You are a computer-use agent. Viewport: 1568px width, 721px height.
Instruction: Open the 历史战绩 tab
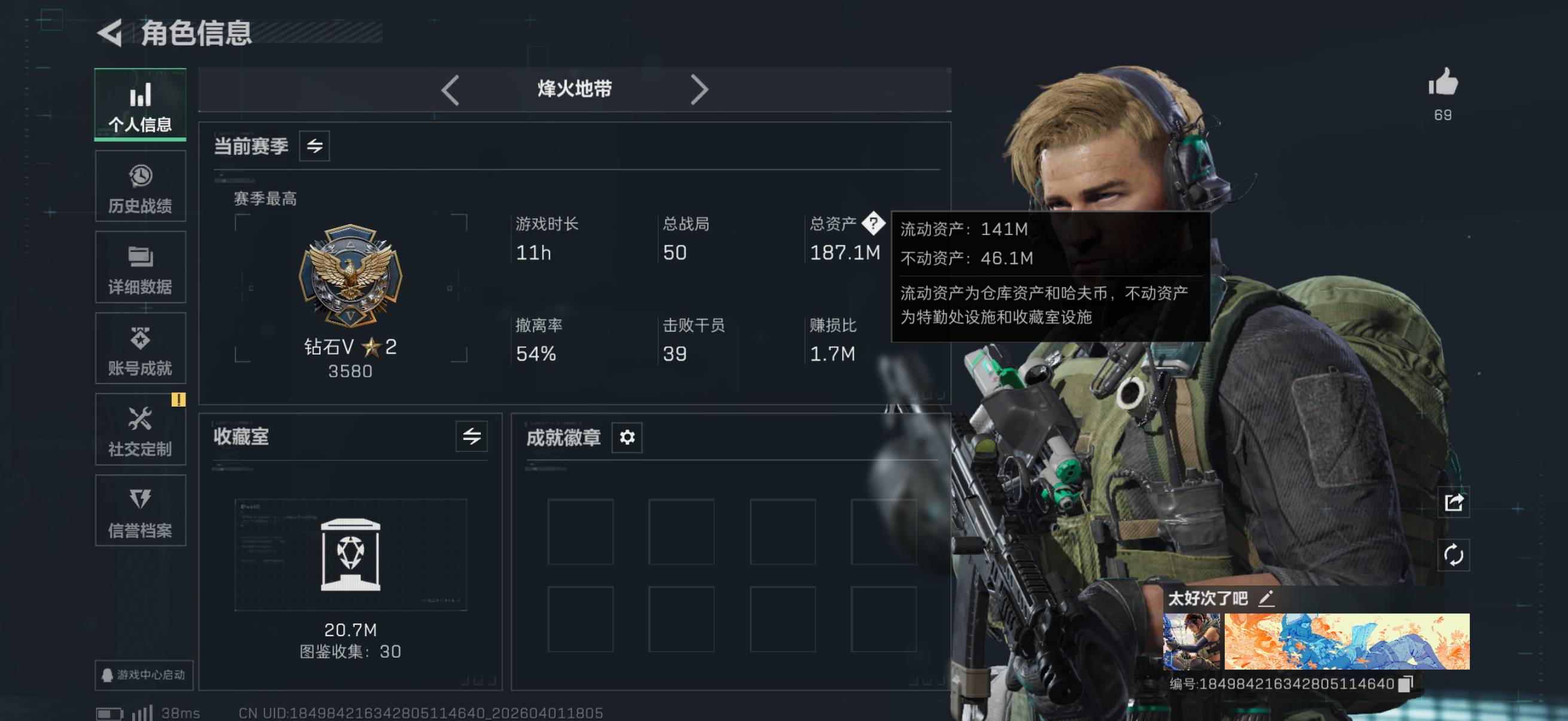tap(140, 187)
